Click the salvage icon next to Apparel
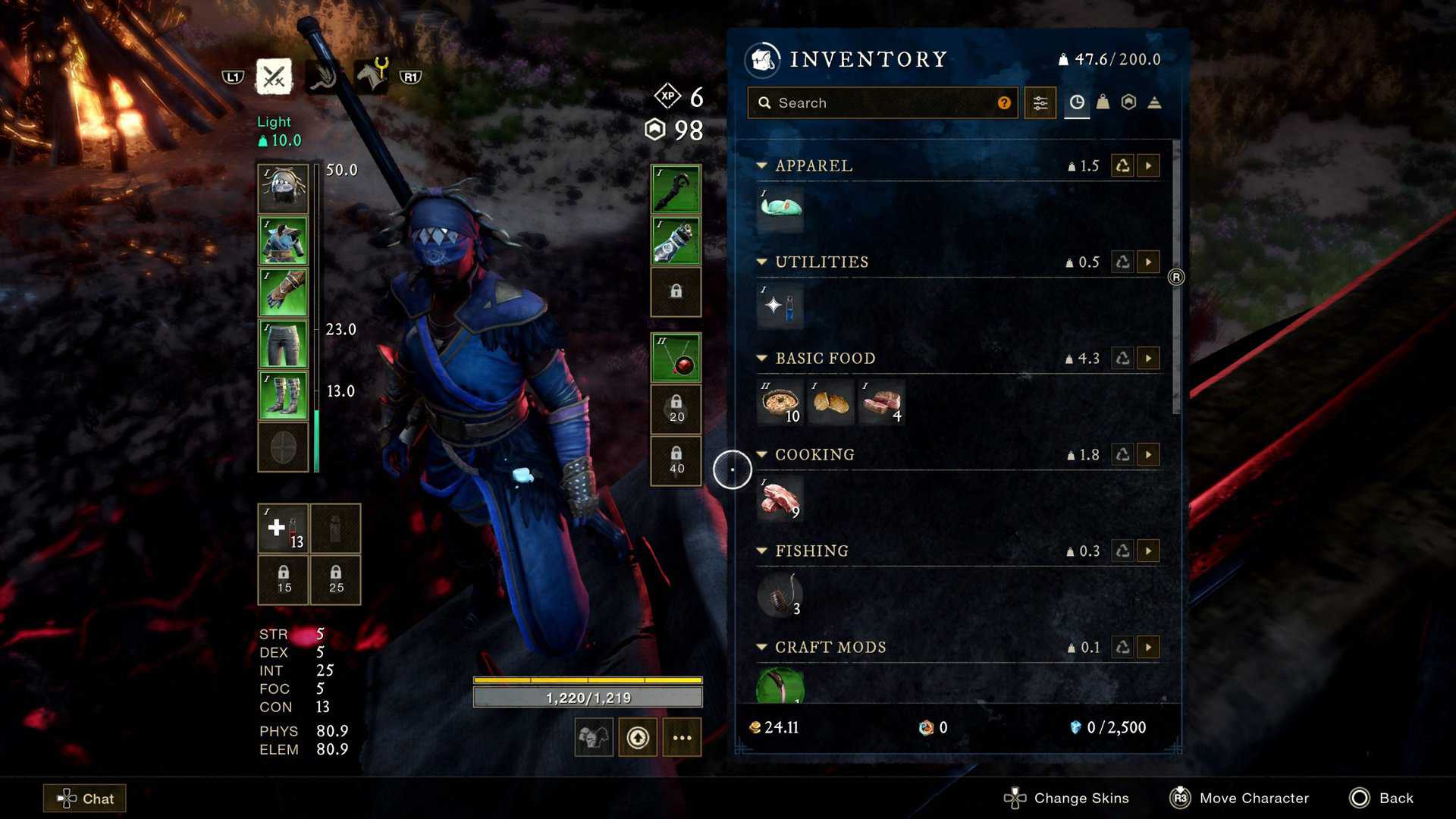The height and width of the screenshot is (819, 1456). click(x=1121, y=165)
